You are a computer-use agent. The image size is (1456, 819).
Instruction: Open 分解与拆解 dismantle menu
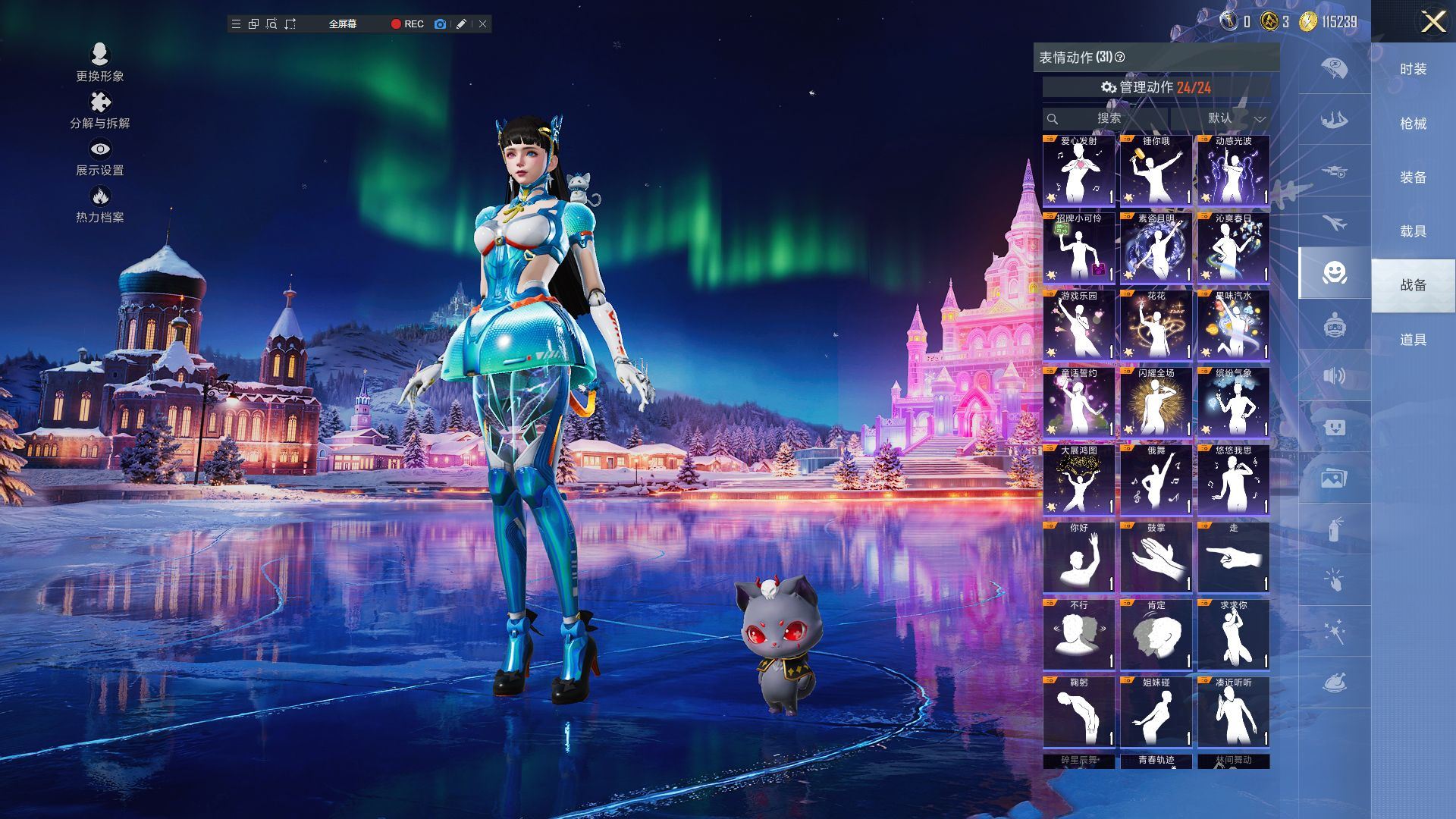99,110
